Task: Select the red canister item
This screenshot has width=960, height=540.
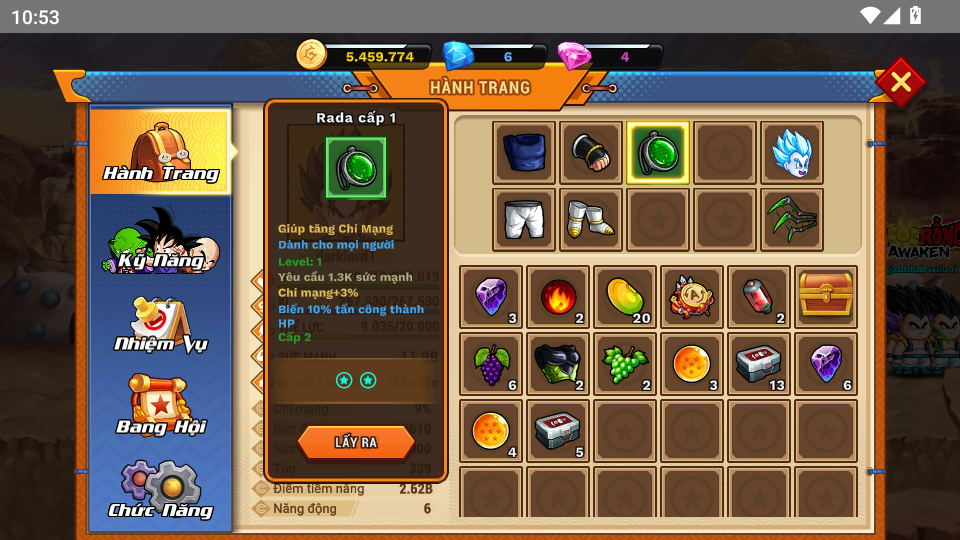Action: pos(759,296)
